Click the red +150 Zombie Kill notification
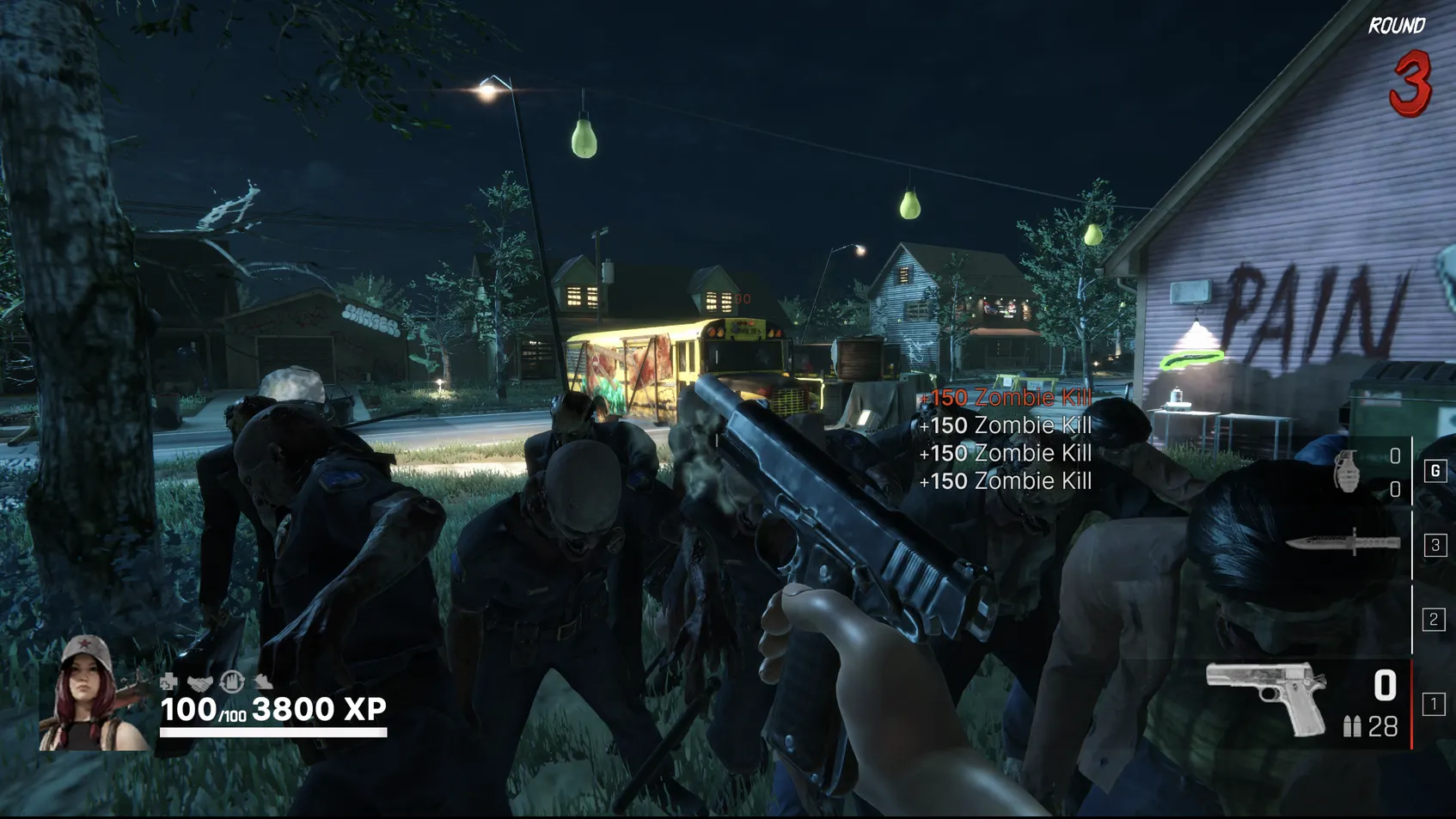1456x819 pixels. [1004, 398]
